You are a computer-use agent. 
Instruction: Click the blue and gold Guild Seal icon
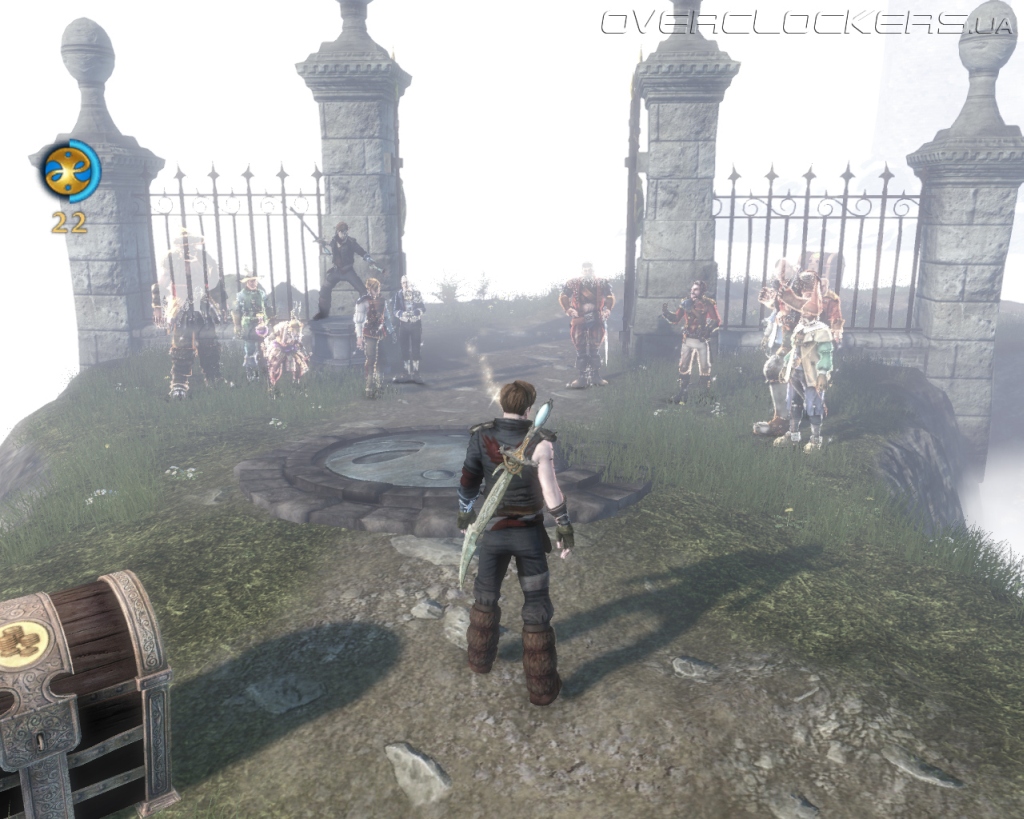click(70, 171)
